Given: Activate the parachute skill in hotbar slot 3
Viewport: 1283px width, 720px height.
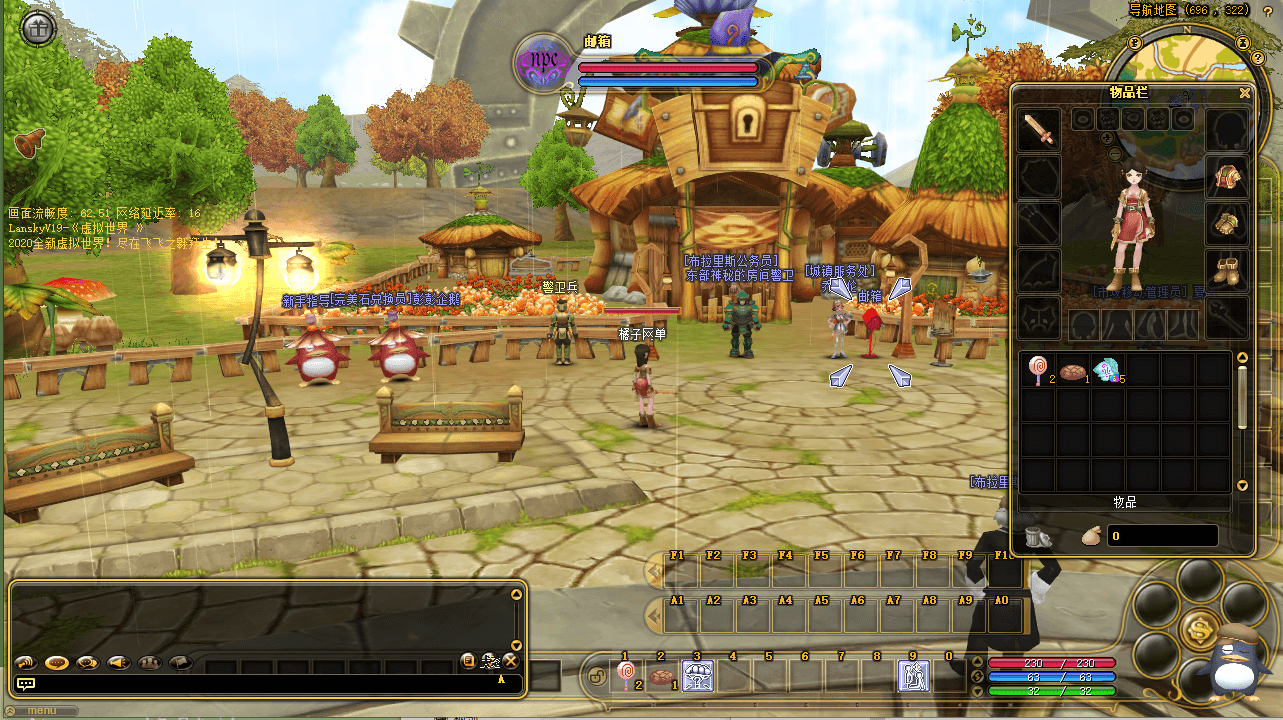Looking at the screenshot, I should [x=697, y=676].
